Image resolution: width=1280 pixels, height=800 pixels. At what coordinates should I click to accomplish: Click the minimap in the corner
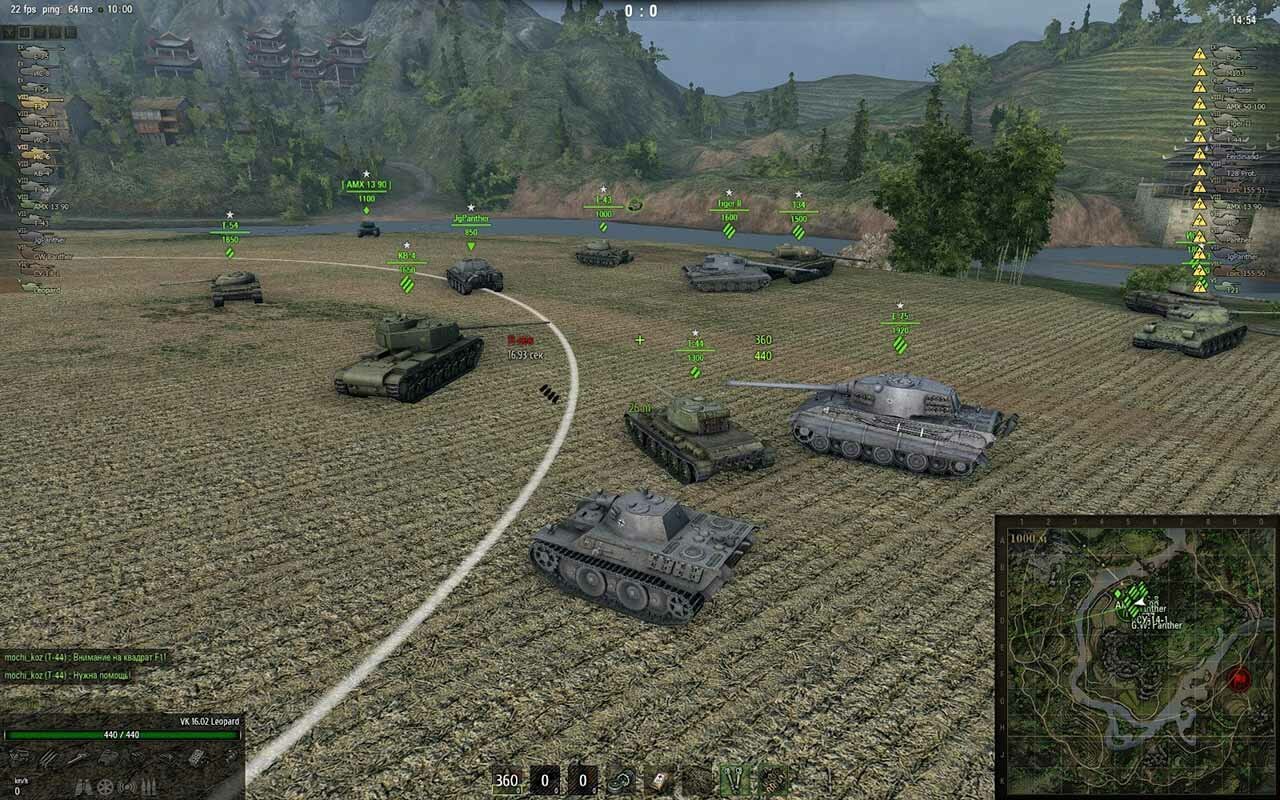tap(1136, 656)
